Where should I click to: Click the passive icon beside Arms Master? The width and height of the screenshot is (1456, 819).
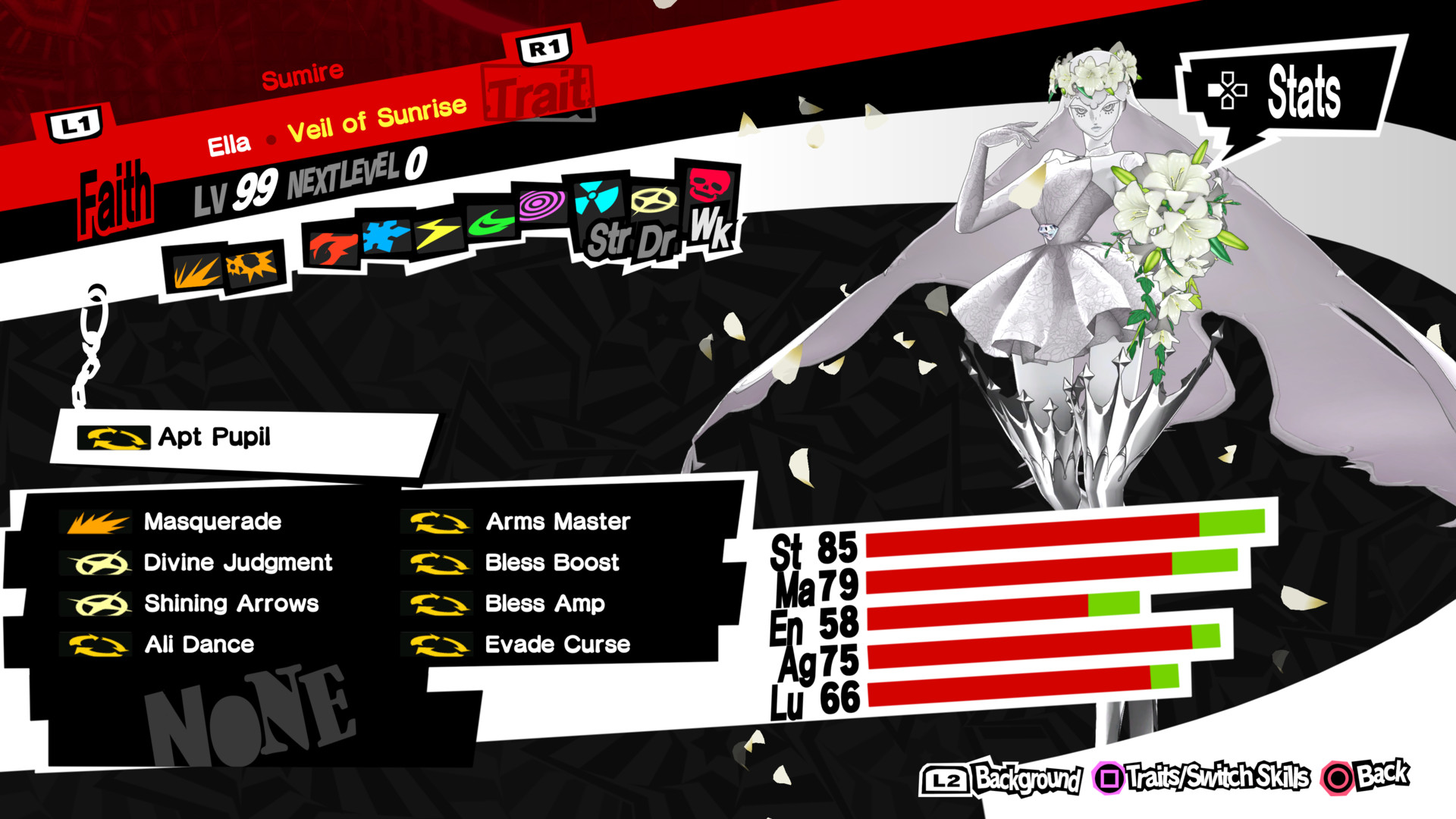coord(436,521)
